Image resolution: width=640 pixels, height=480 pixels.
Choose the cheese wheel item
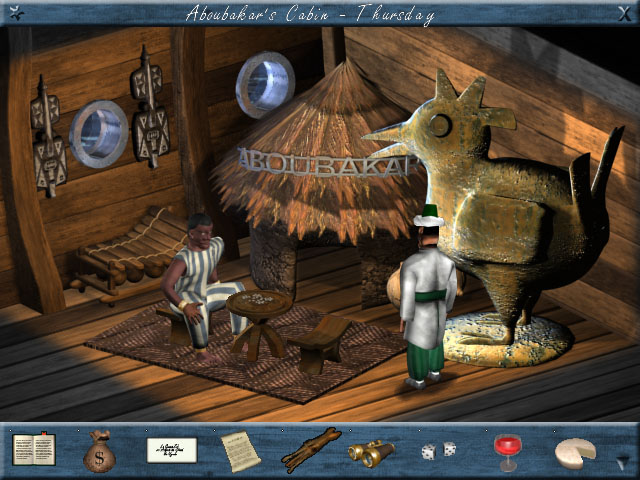point(575,451)
